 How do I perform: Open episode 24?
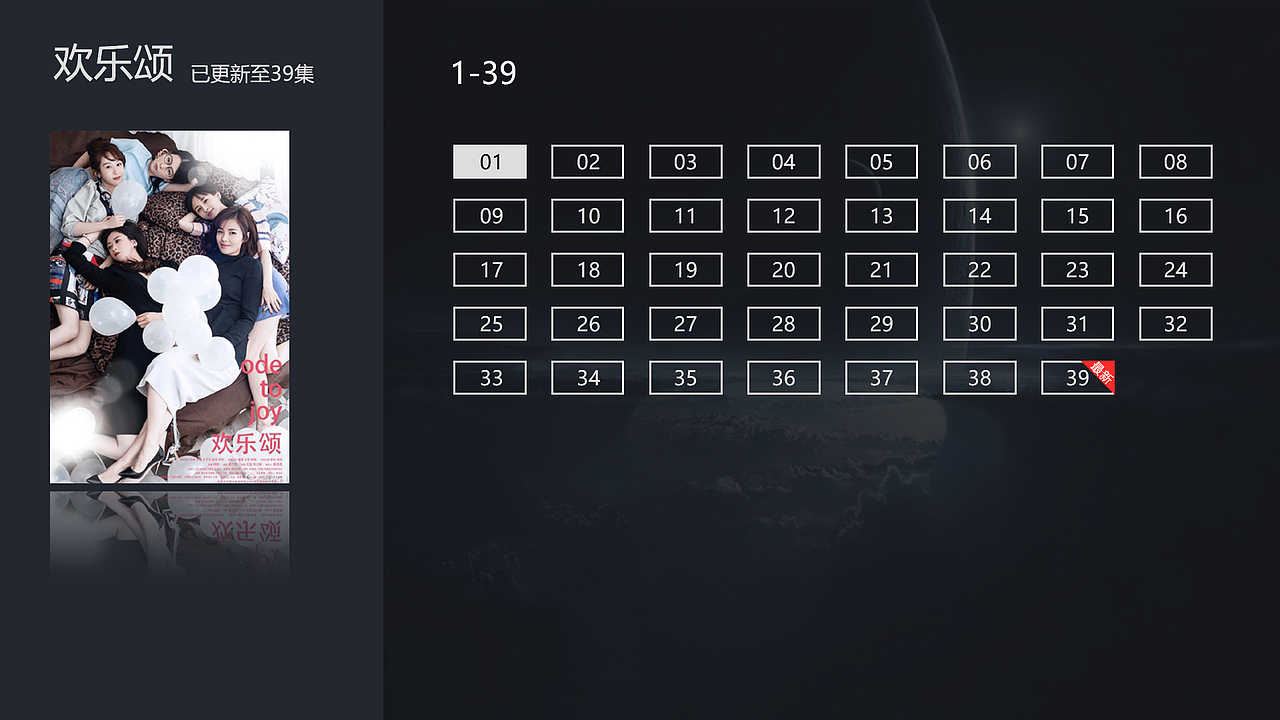click(x=1175, y=269)
